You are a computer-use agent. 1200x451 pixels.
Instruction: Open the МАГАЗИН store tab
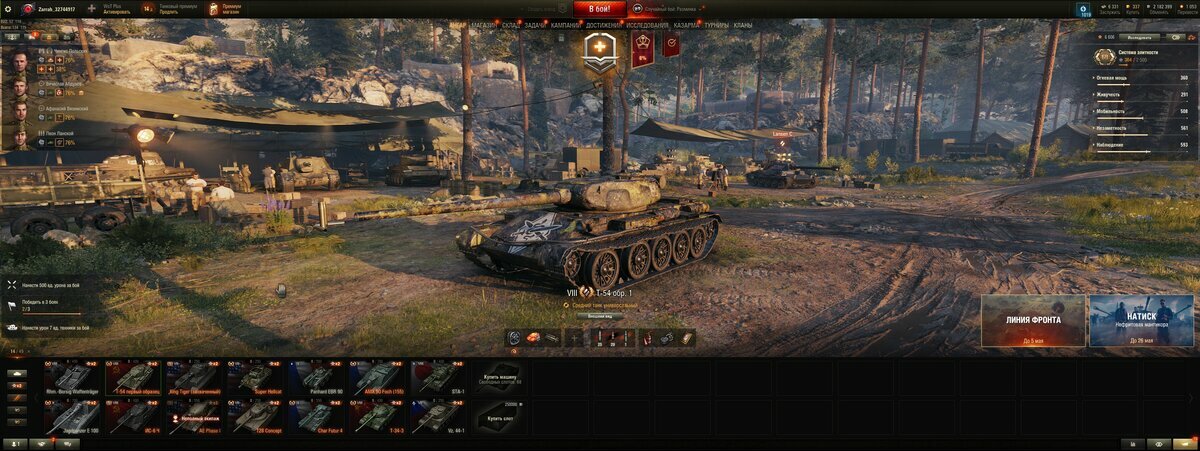click(483, 25)
